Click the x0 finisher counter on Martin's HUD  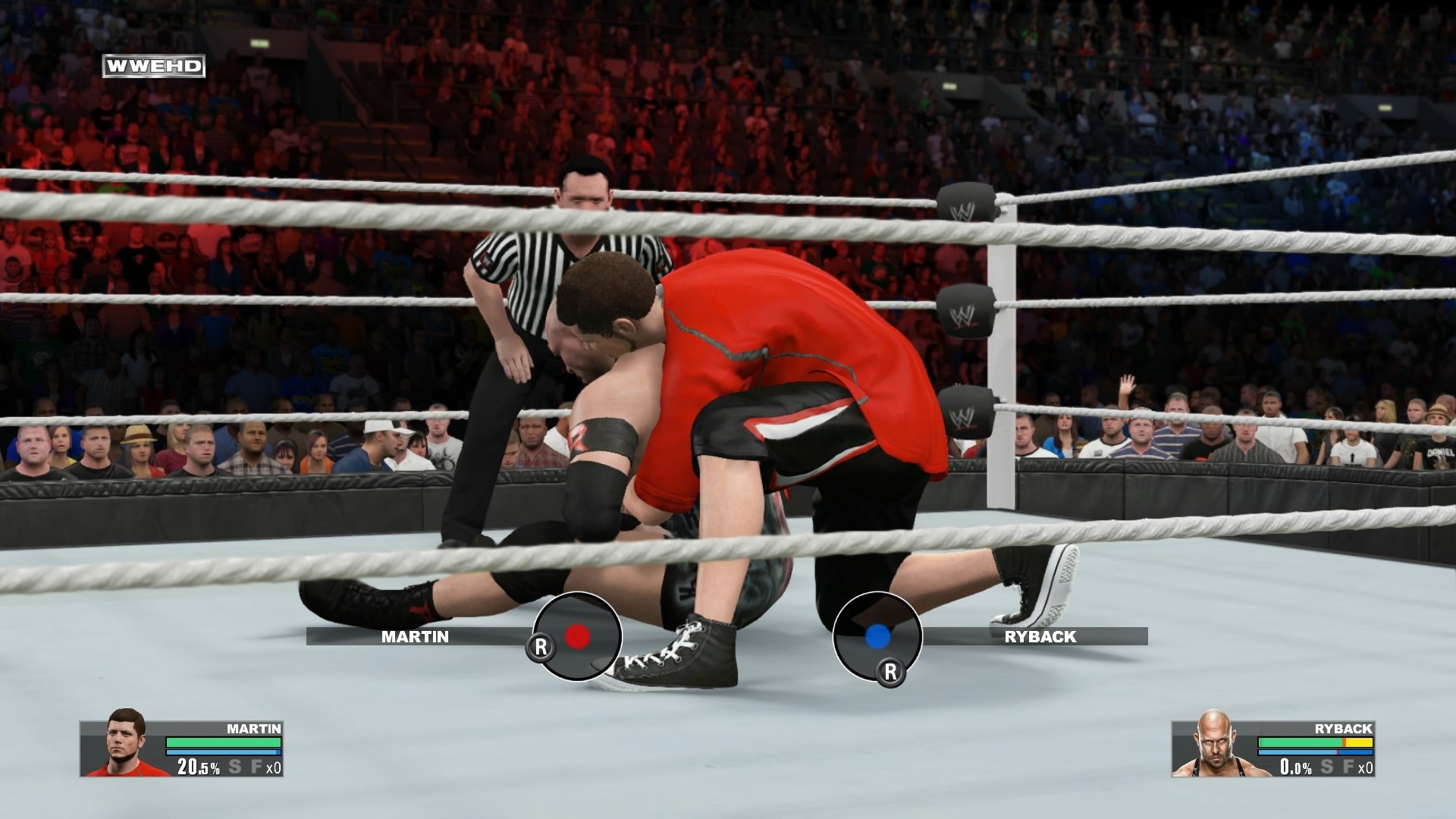[275, 767]
